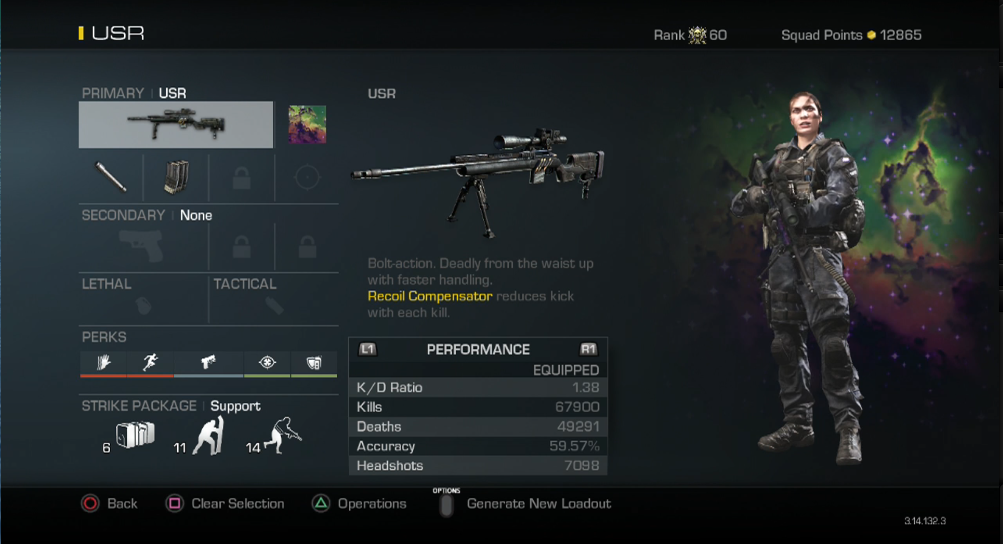Open the reticle selection slot
The width and height of the screenshot is (1003, 544).
307,177
